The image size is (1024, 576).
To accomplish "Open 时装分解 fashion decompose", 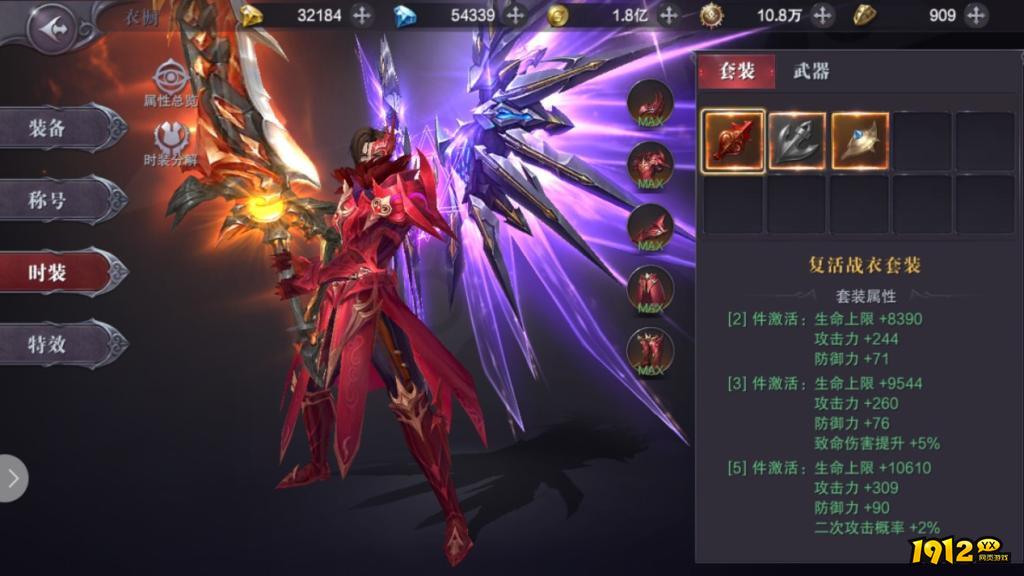I will pyautogui.click(x=170, y=143).
